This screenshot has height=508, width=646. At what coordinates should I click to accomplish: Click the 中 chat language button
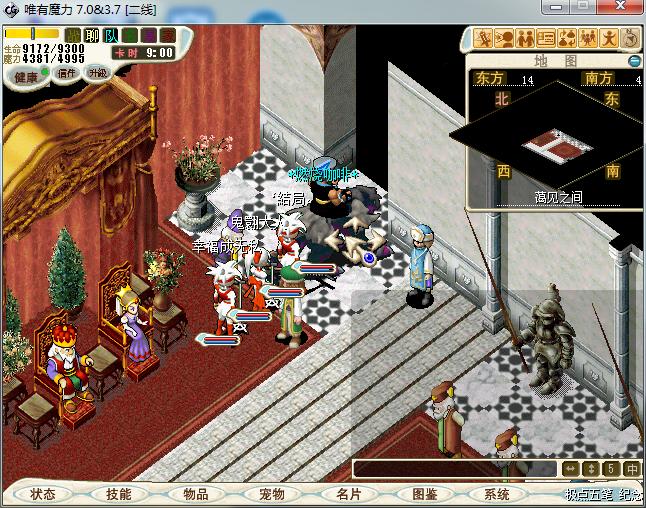point(632,469)
